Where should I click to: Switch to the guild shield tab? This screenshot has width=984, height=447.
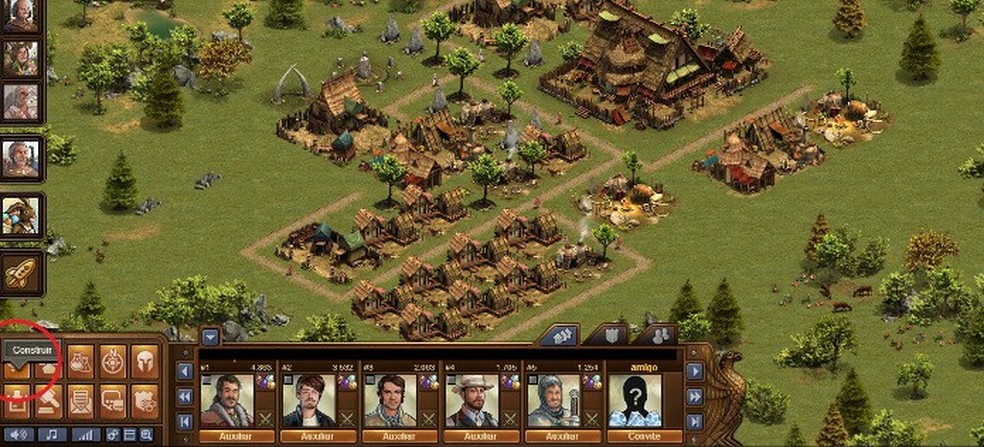[612, 335]
